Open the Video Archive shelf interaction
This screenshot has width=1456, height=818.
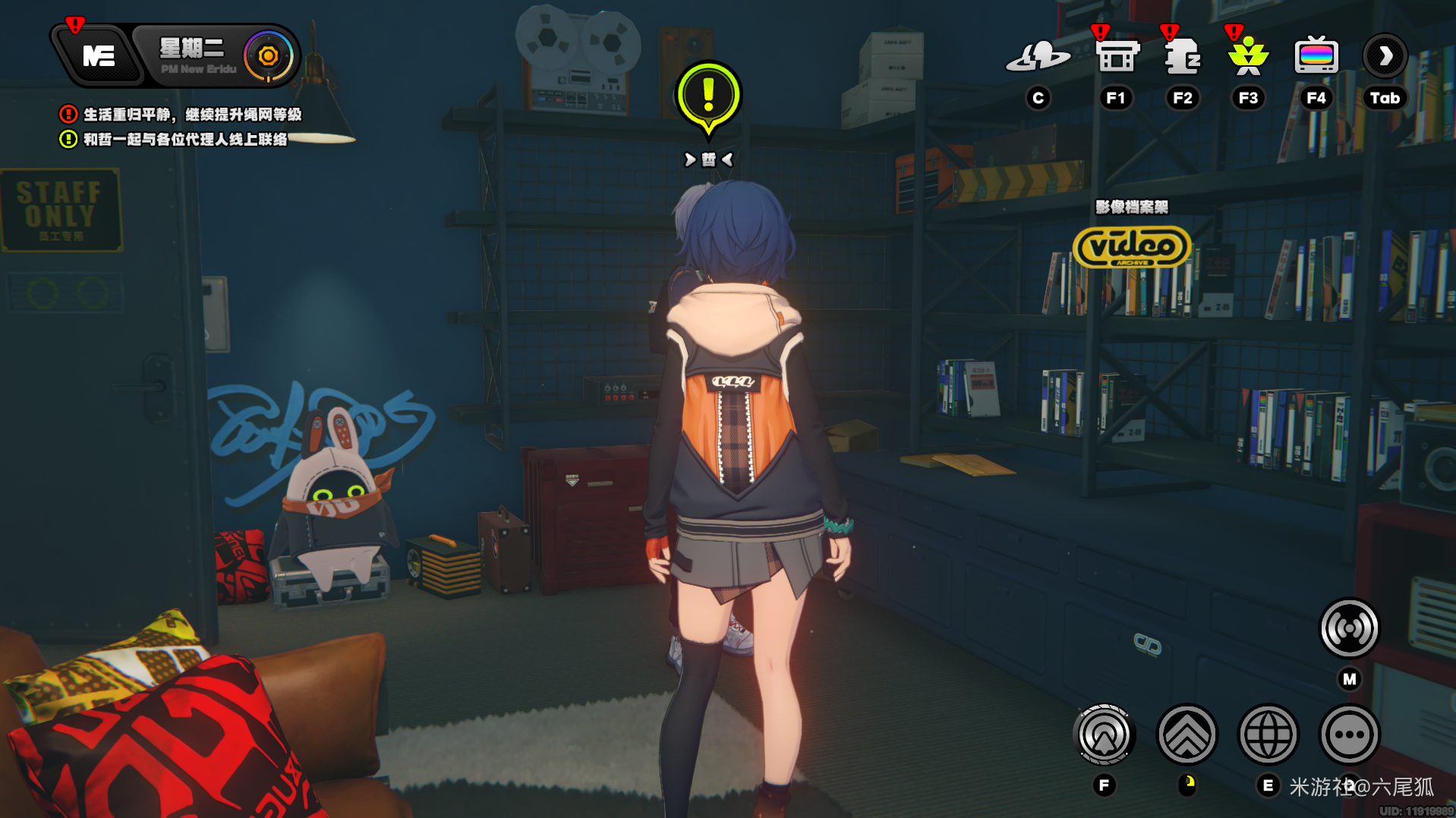pos(1132,247)
